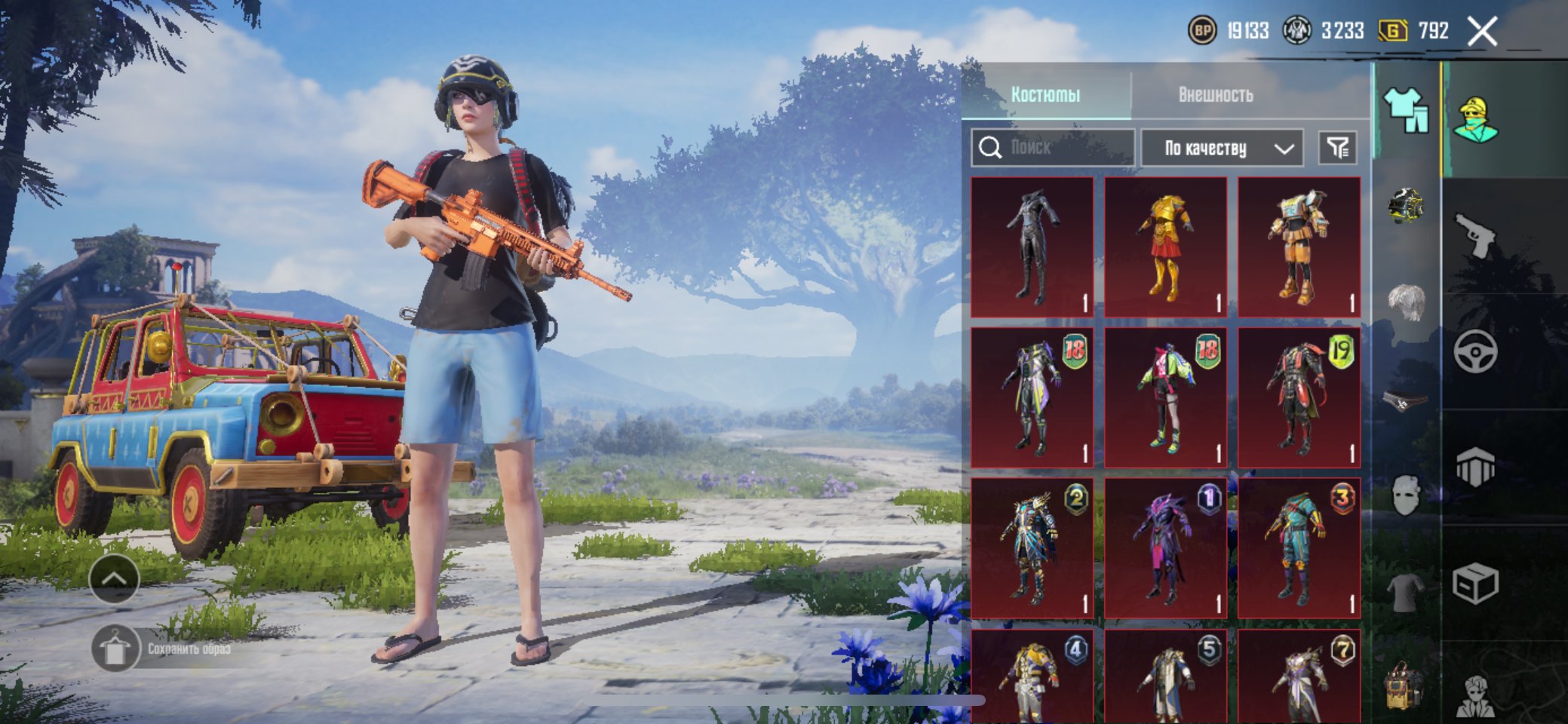Image resolution: width=1568 pixels, height=724 pixels.
Task: Save look with Сохранить образ button
Action: (x=115, y=649)
